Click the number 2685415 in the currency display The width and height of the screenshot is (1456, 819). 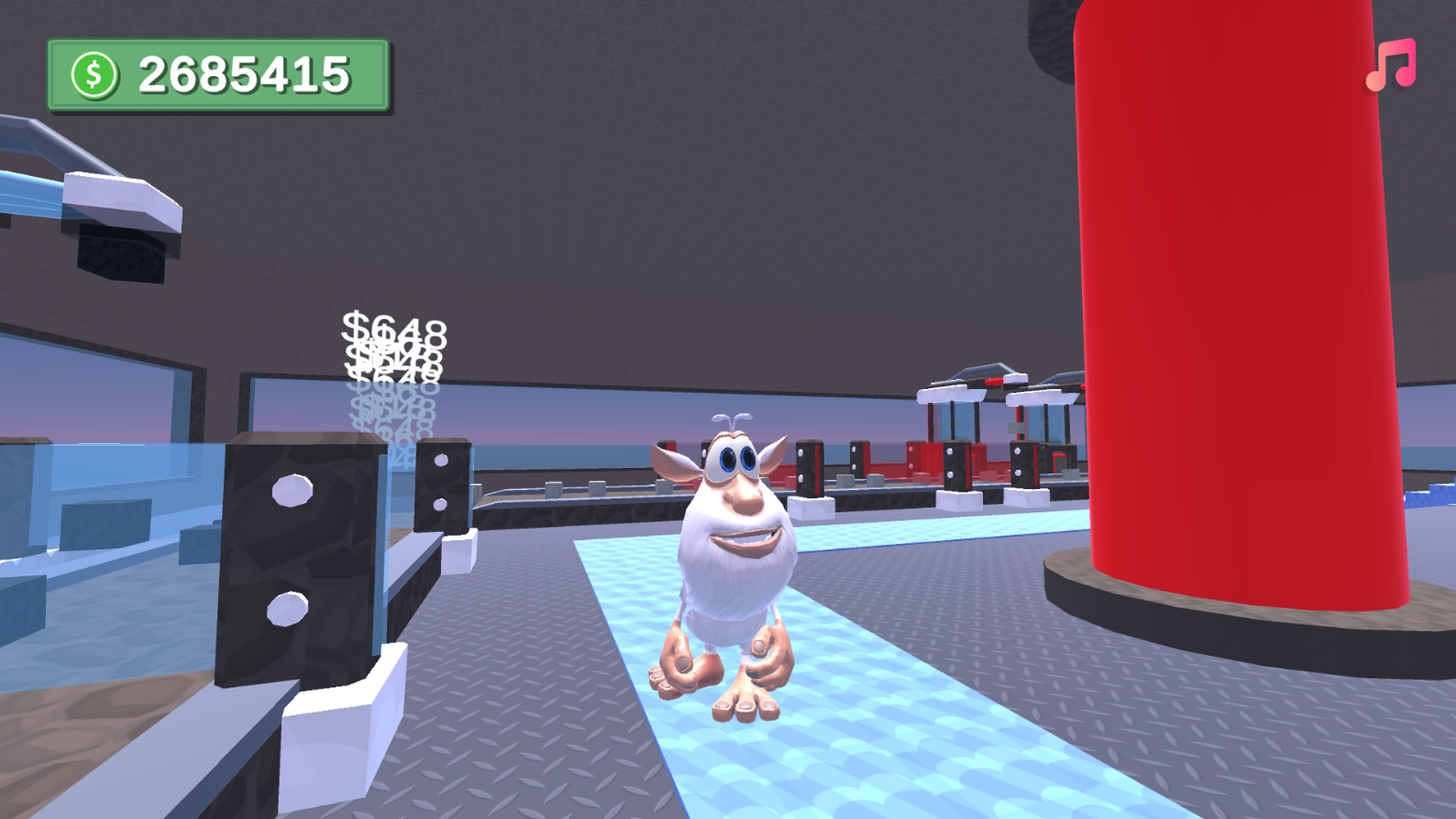pos(245,72)
